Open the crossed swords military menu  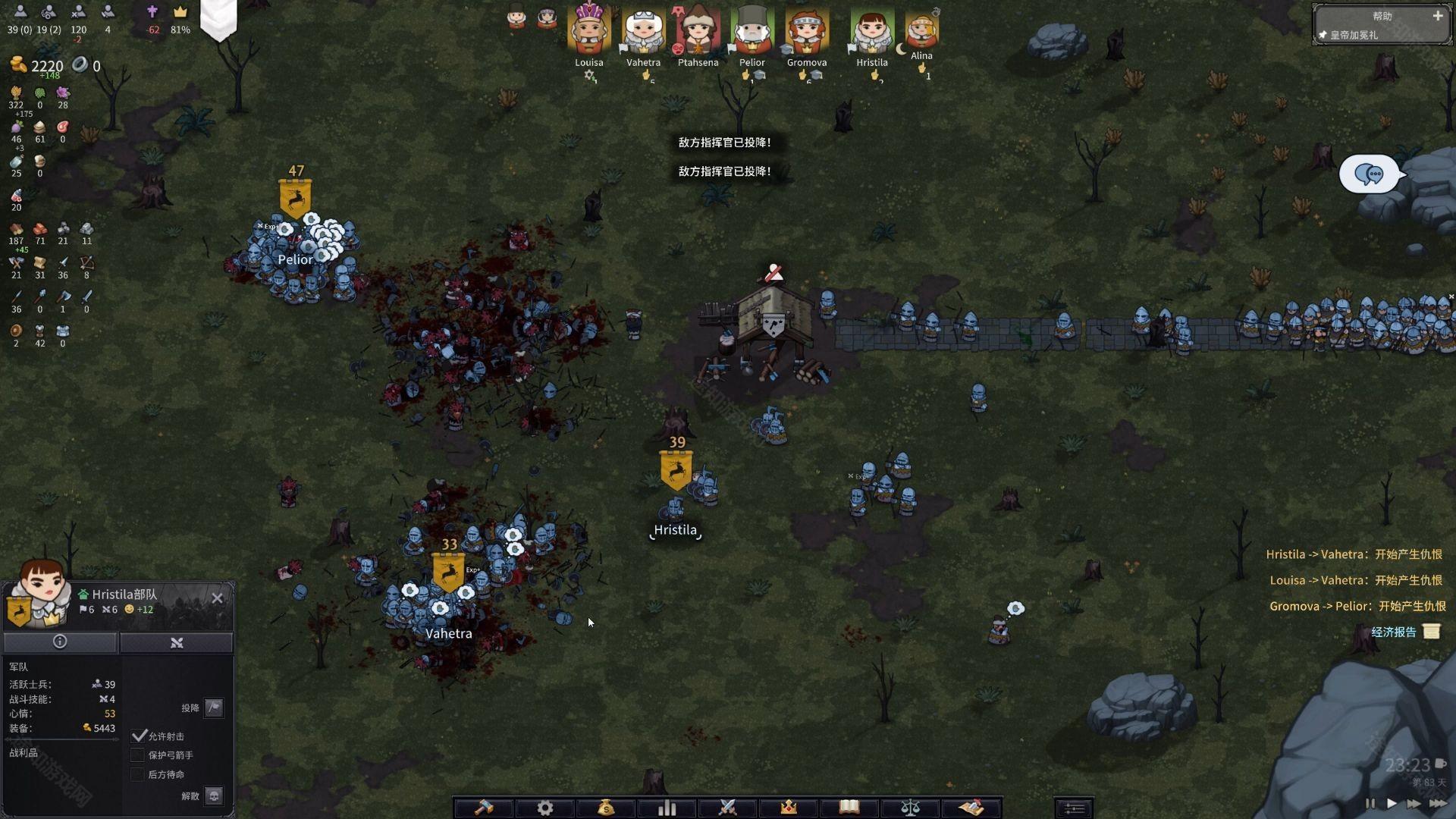pyautogui.click(x=728, y=808)
